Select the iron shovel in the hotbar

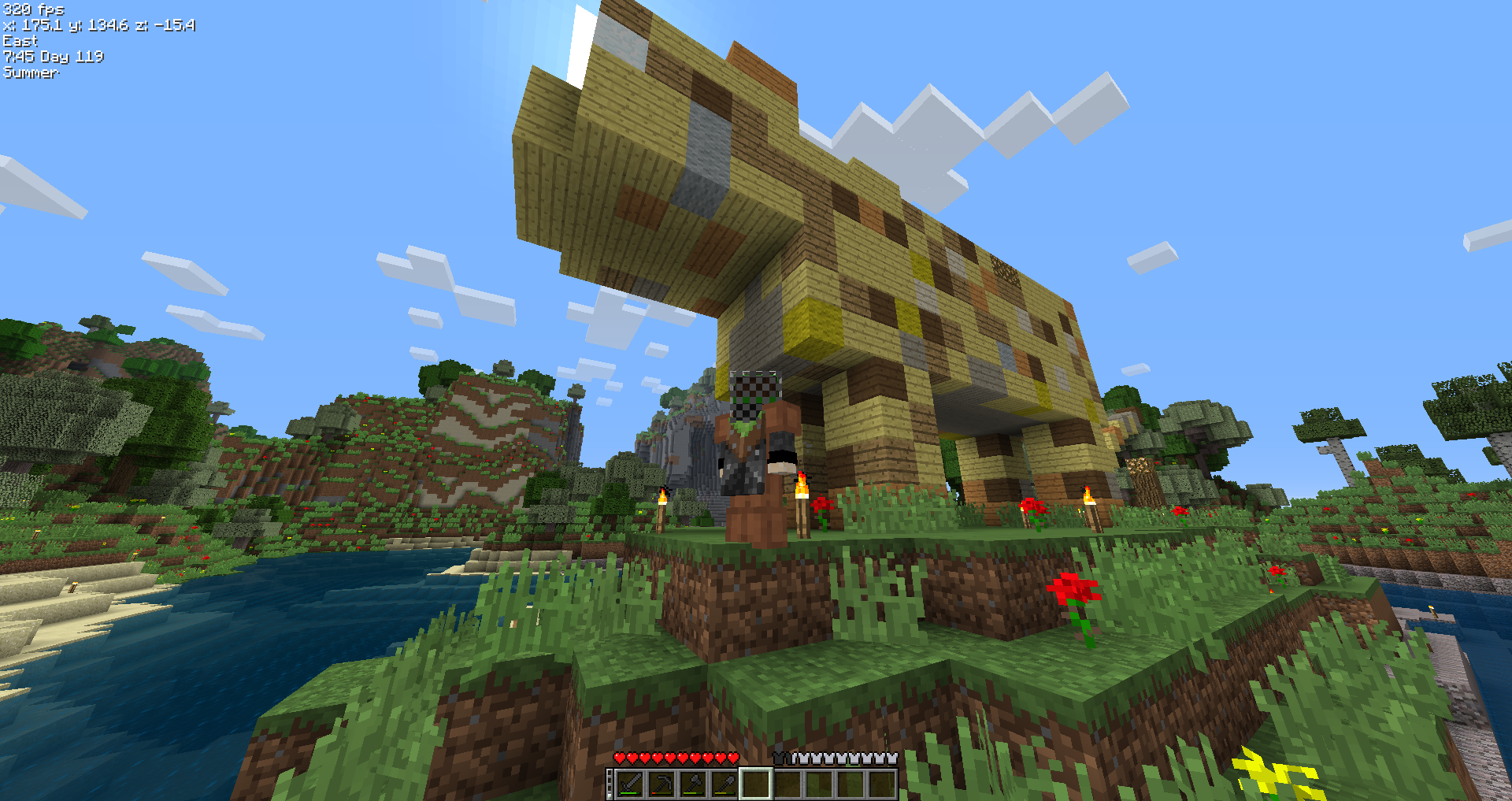point(722,784)
